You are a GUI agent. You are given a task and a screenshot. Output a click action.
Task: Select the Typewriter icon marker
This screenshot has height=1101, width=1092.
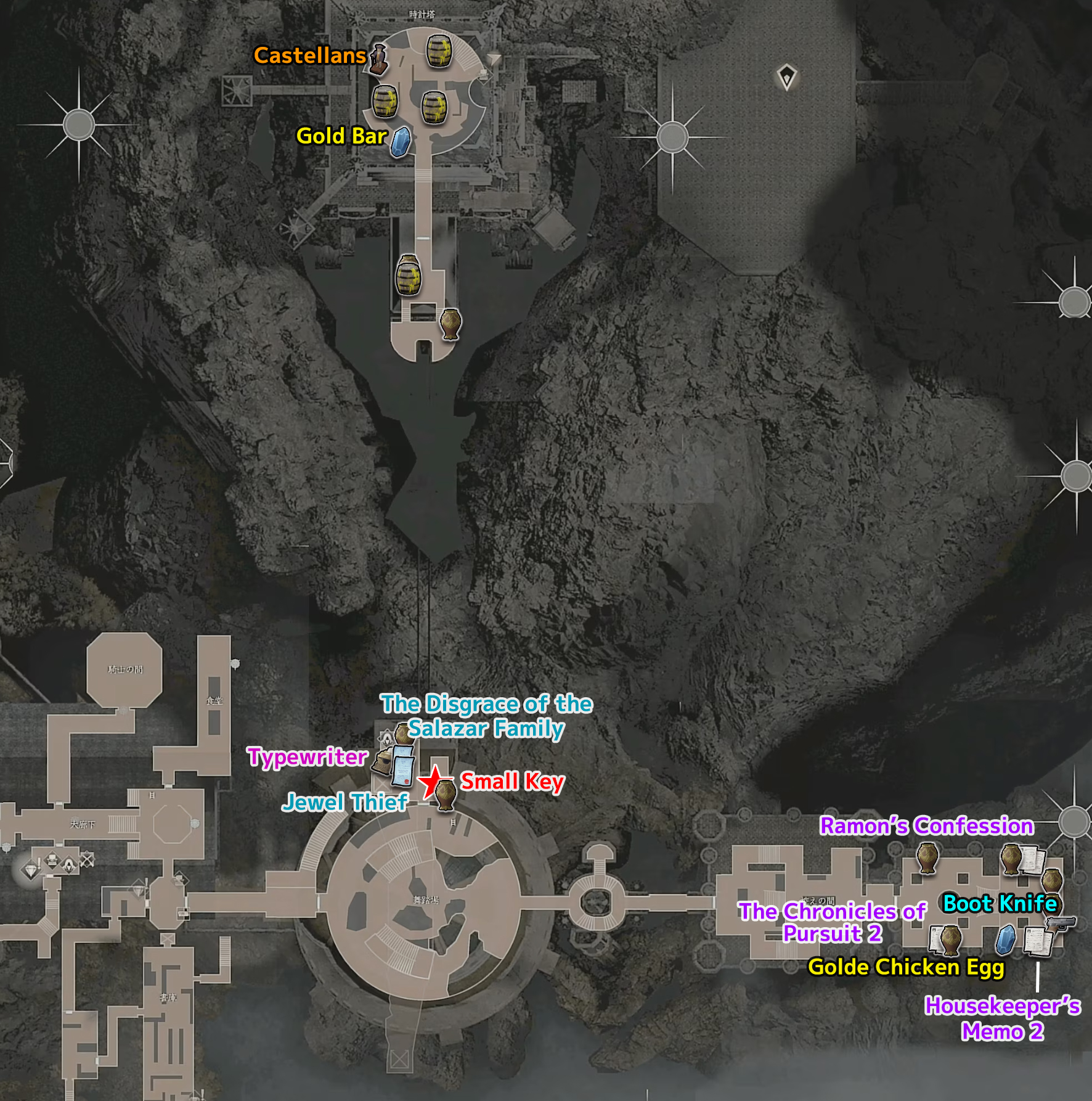[x=383, y=763]
